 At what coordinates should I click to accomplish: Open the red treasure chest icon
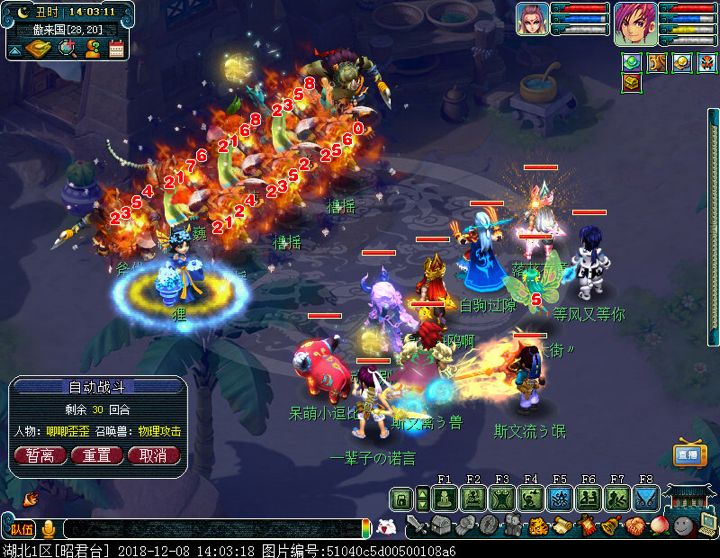(632, 83)
